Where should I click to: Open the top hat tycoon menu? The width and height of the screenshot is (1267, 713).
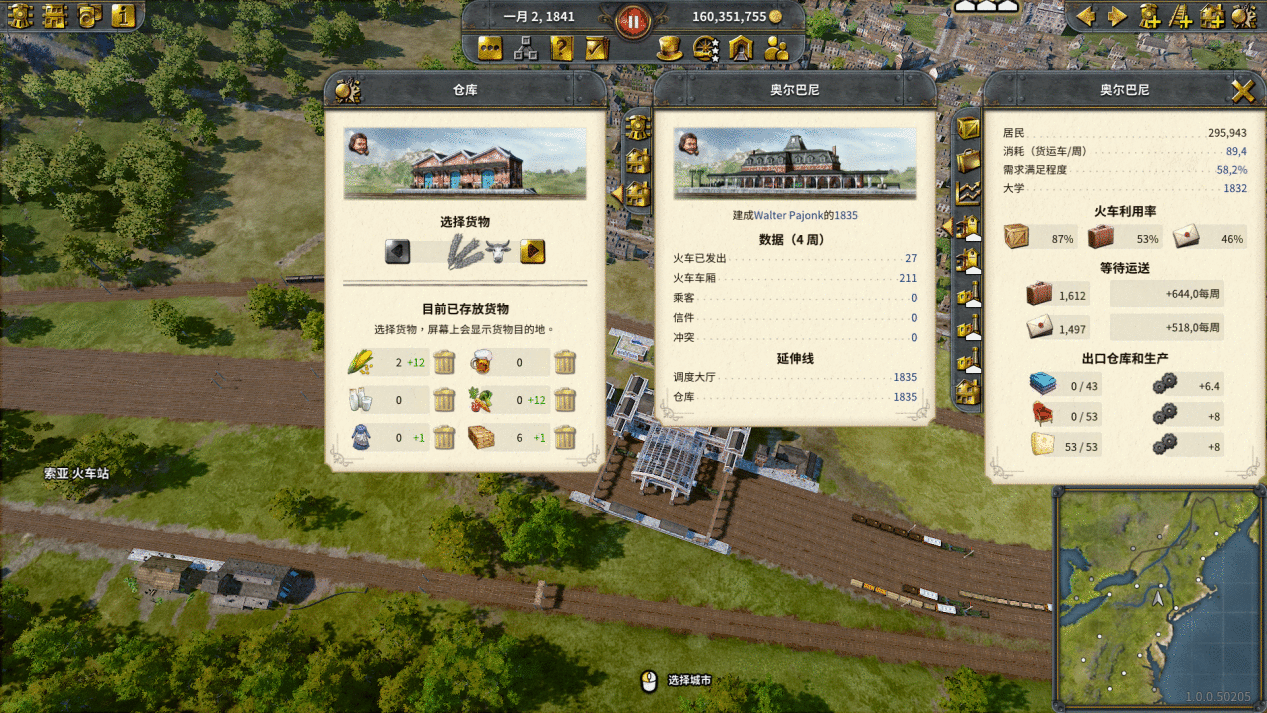click(x=669, y=48)
